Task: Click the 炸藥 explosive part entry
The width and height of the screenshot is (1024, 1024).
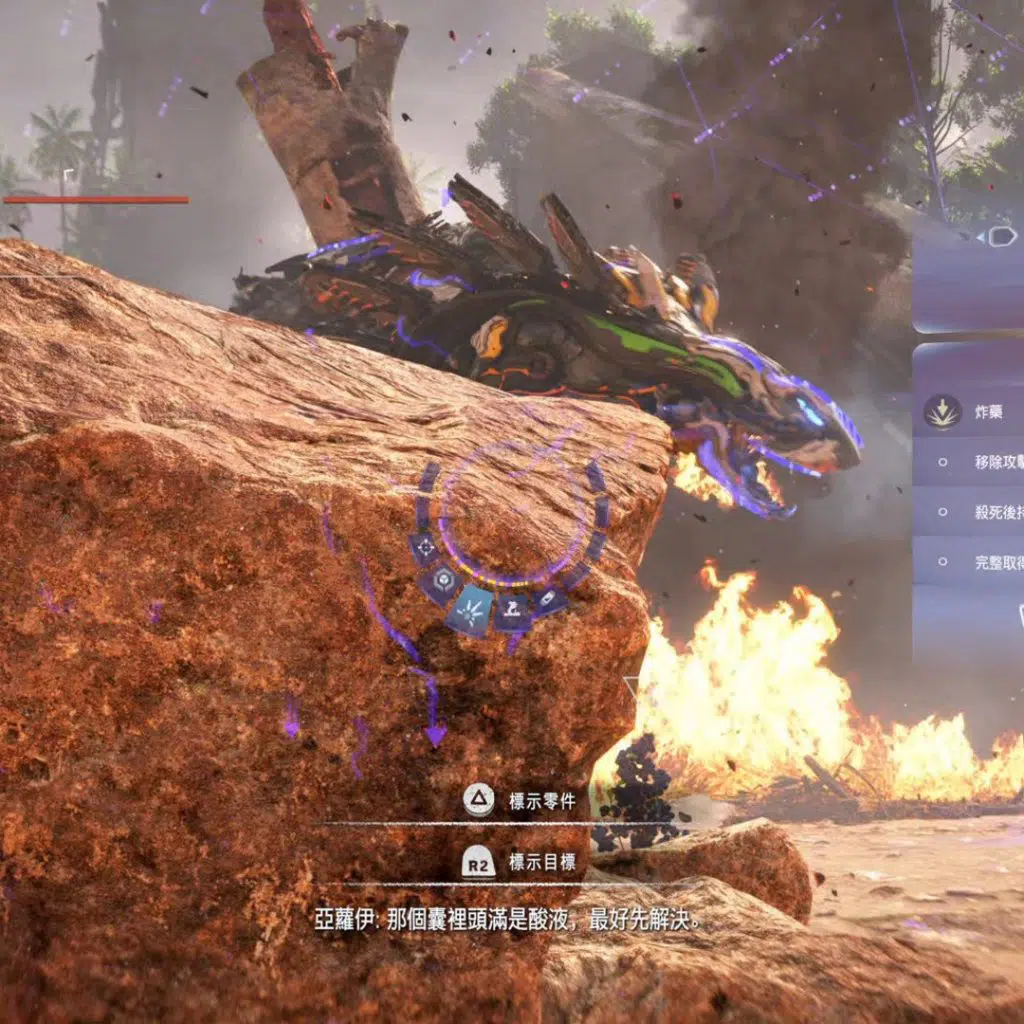Action: pos(968,412)
